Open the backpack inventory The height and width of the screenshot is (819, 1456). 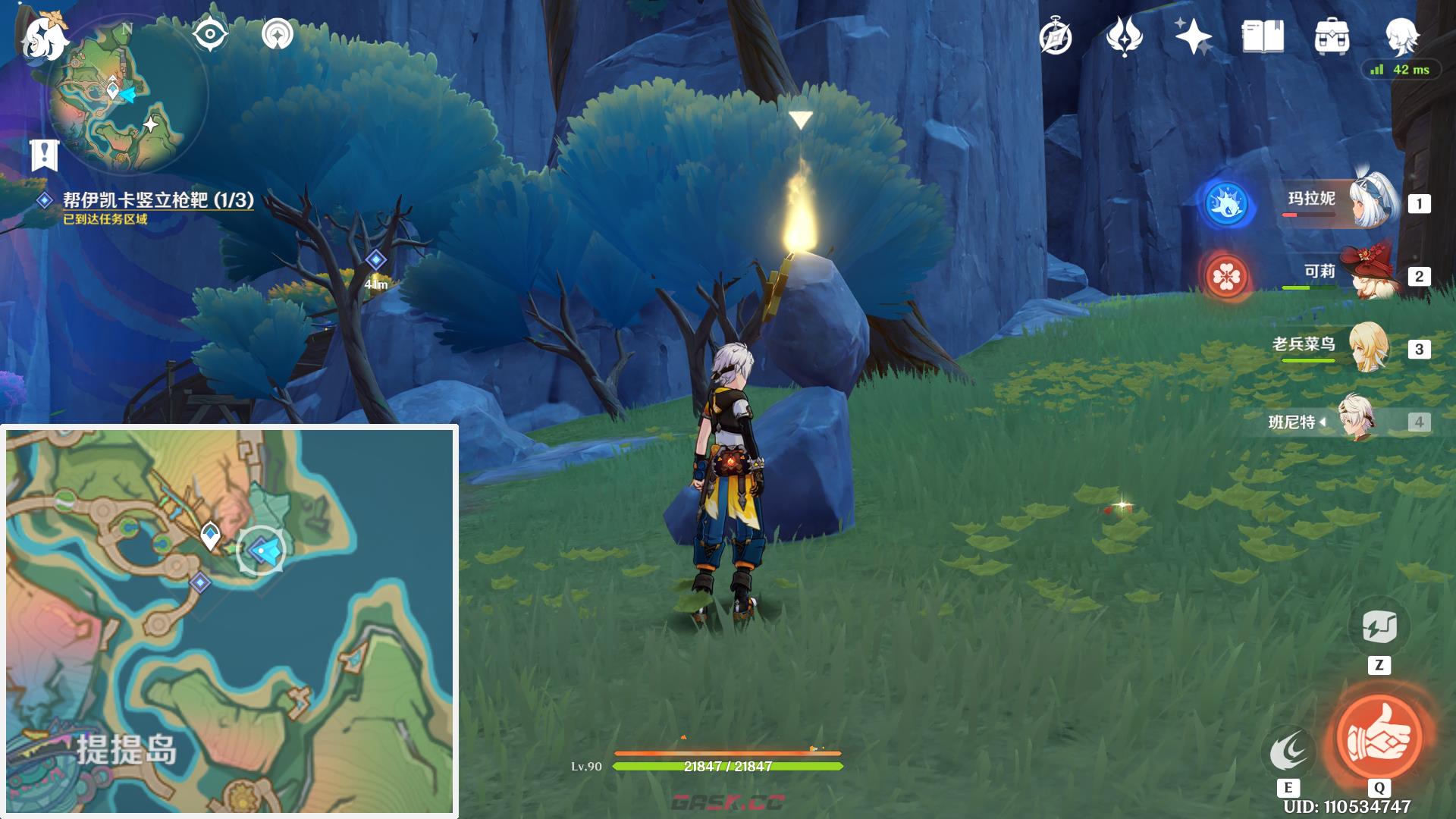click(x=1332, y=36)
